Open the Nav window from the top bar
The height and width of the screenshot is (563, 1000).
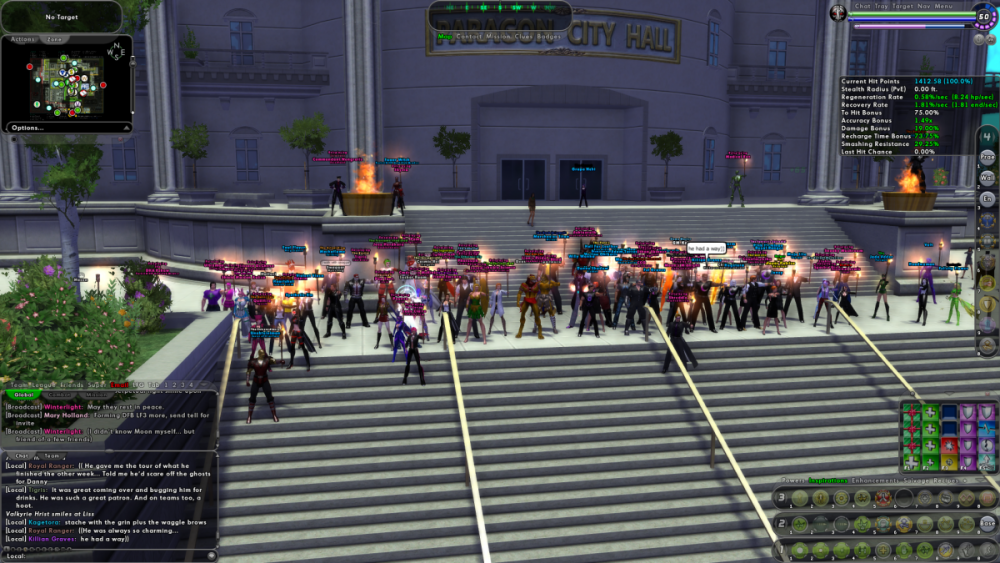(926, 6)
